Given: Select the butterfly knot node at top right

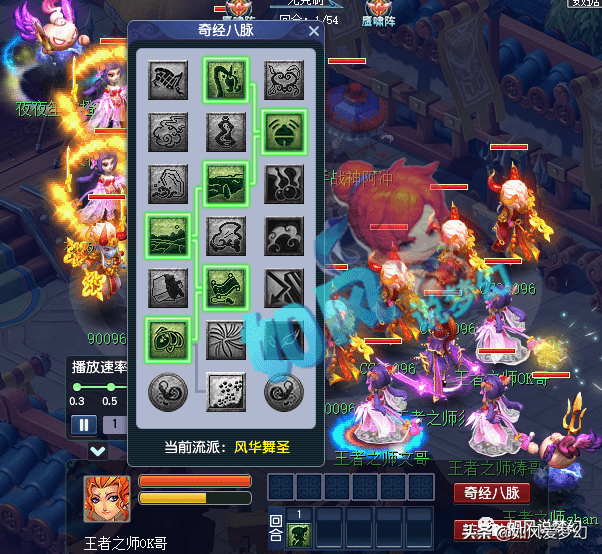Looking at the screenshot, I should [282, 78].
